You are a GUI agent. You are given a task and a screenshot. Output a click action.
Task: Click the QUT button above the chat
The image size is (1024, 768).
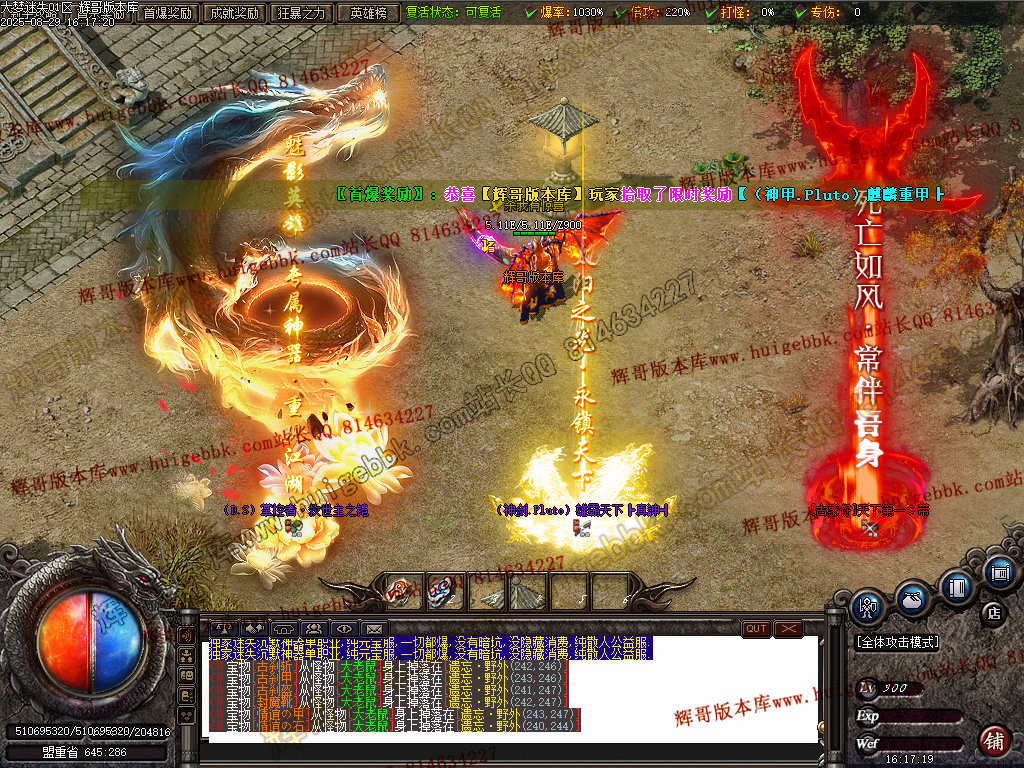coord(756,629)
